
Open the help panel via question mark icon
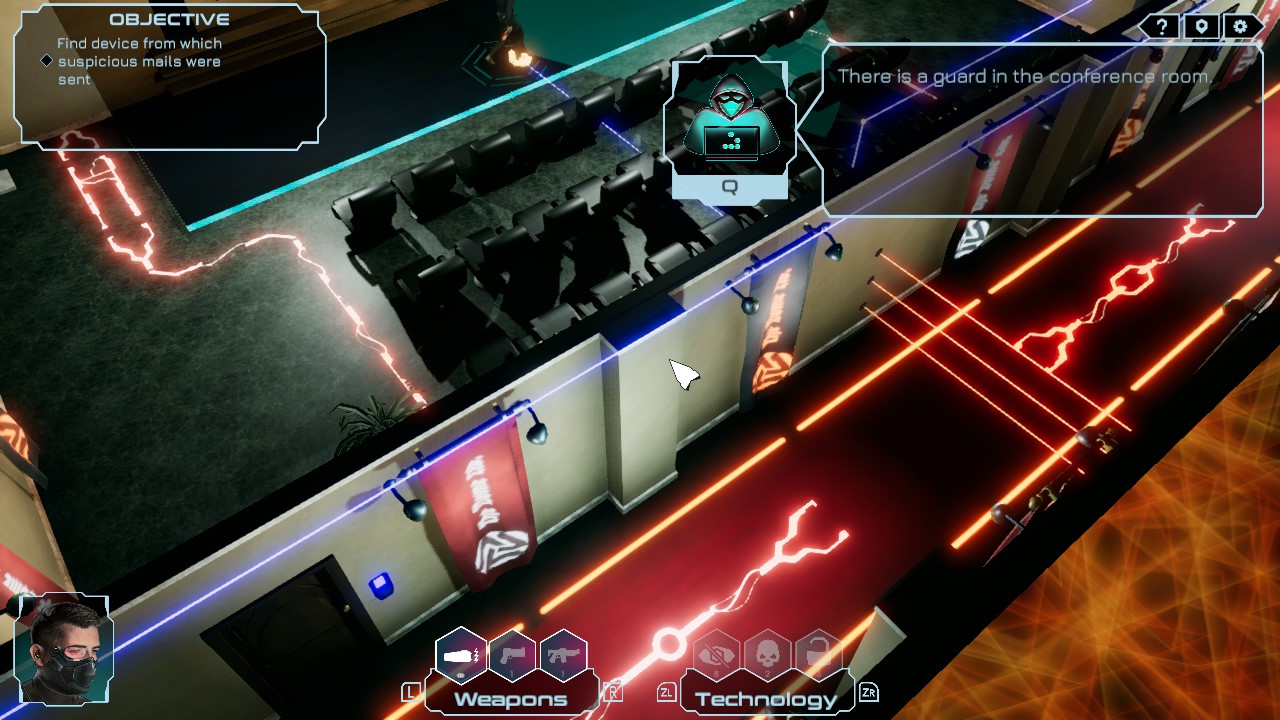click(1160, 26)
